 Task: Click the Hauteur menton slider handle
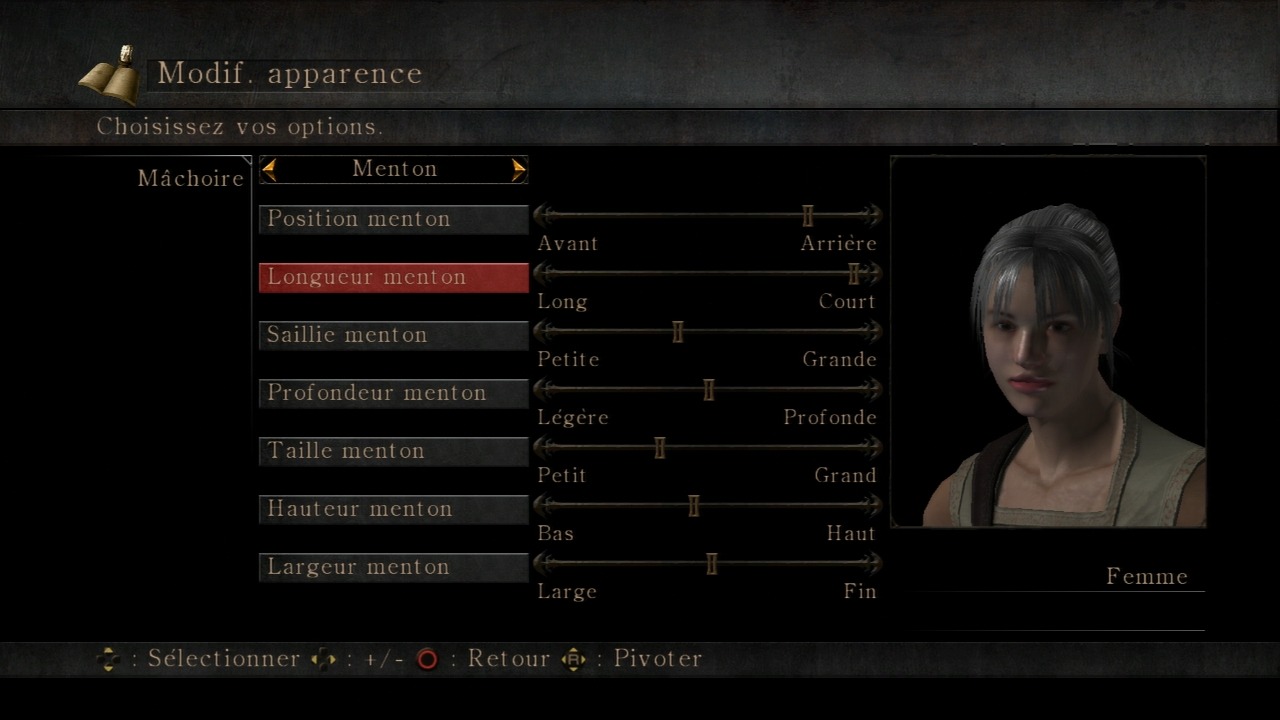click(694, 505)
